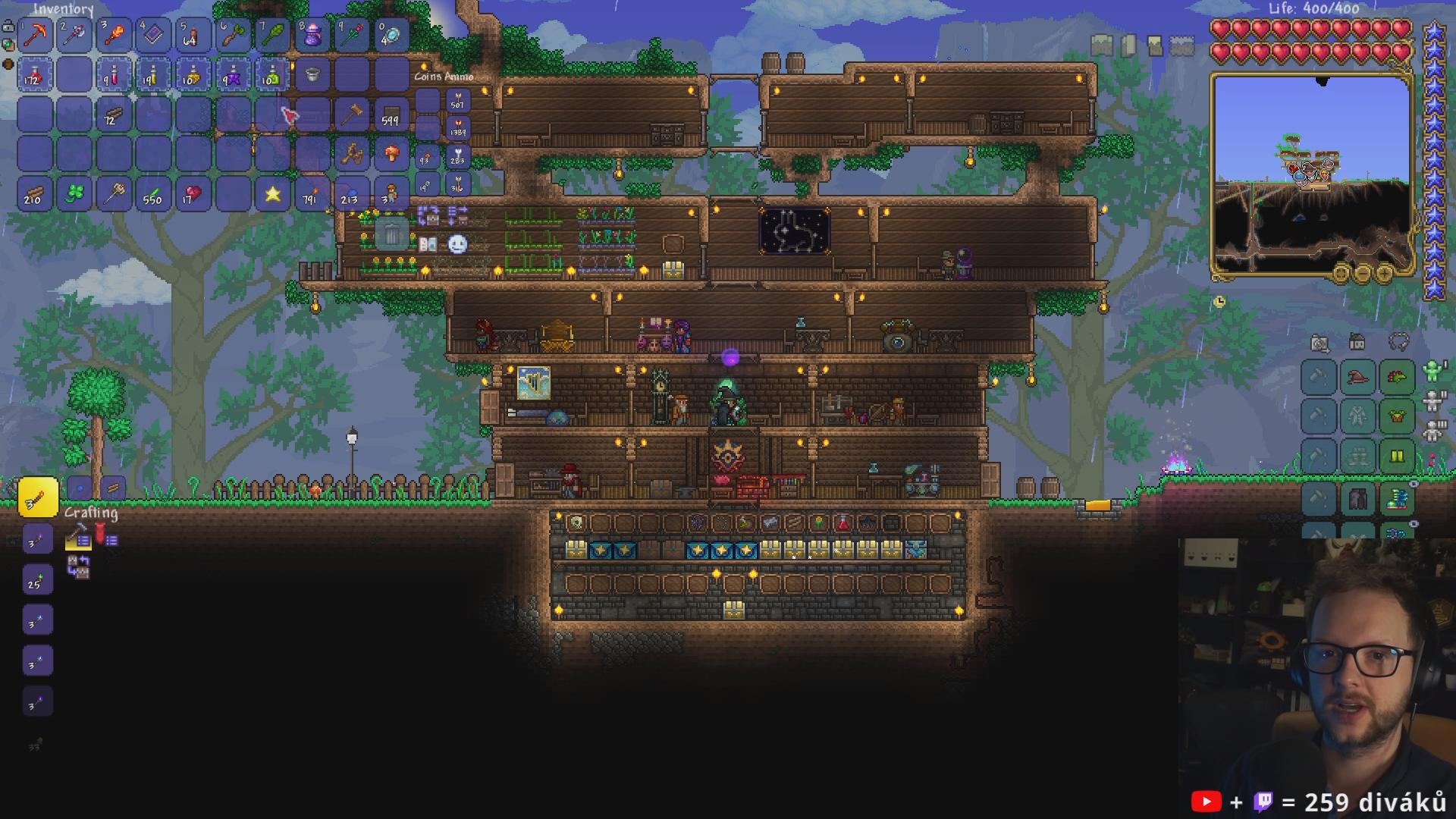Click the trash can slot
Viewport: 1456px width, 819px height.
coord(391,234)
